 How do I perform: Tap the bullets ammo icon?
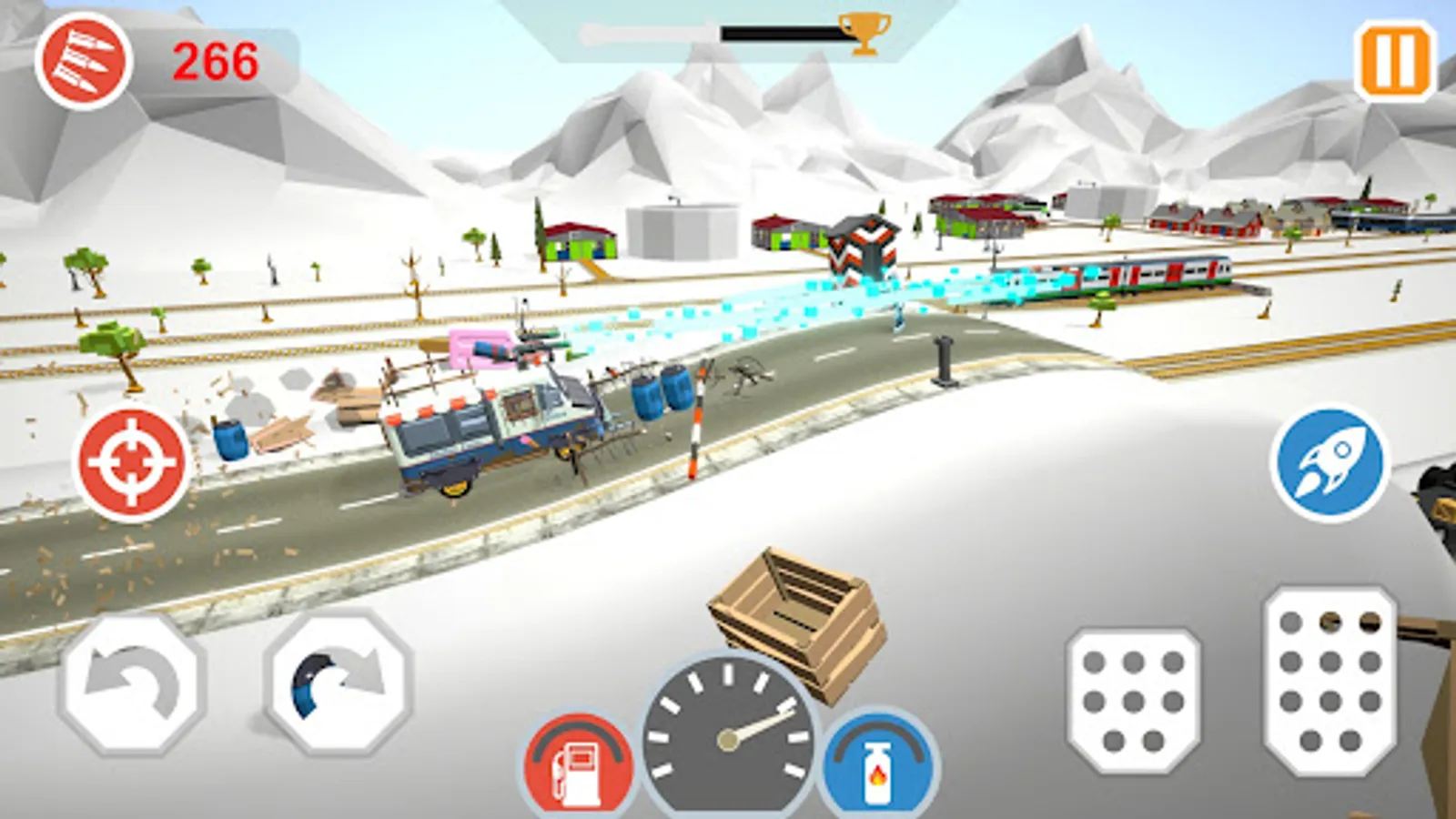(x=86, y=59)
